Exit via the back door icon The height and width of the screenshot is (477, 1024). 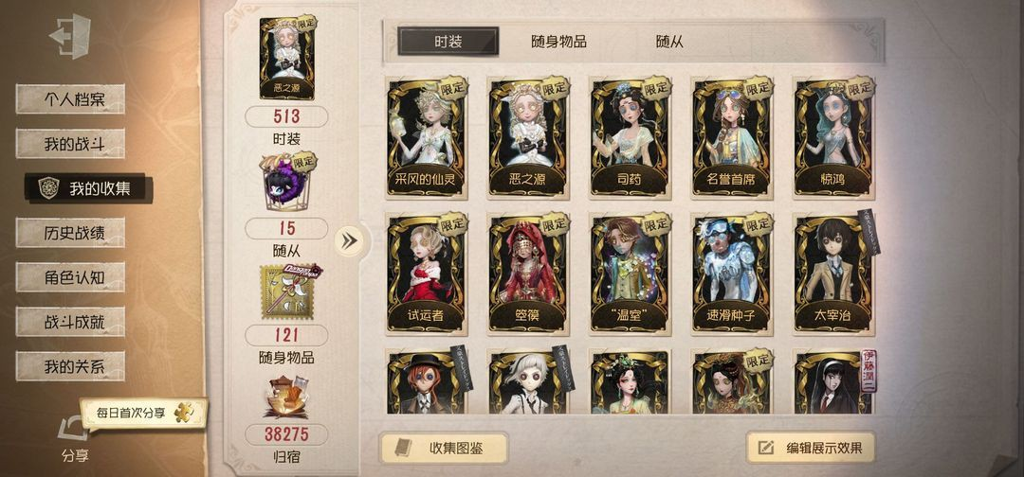point(69,38)
